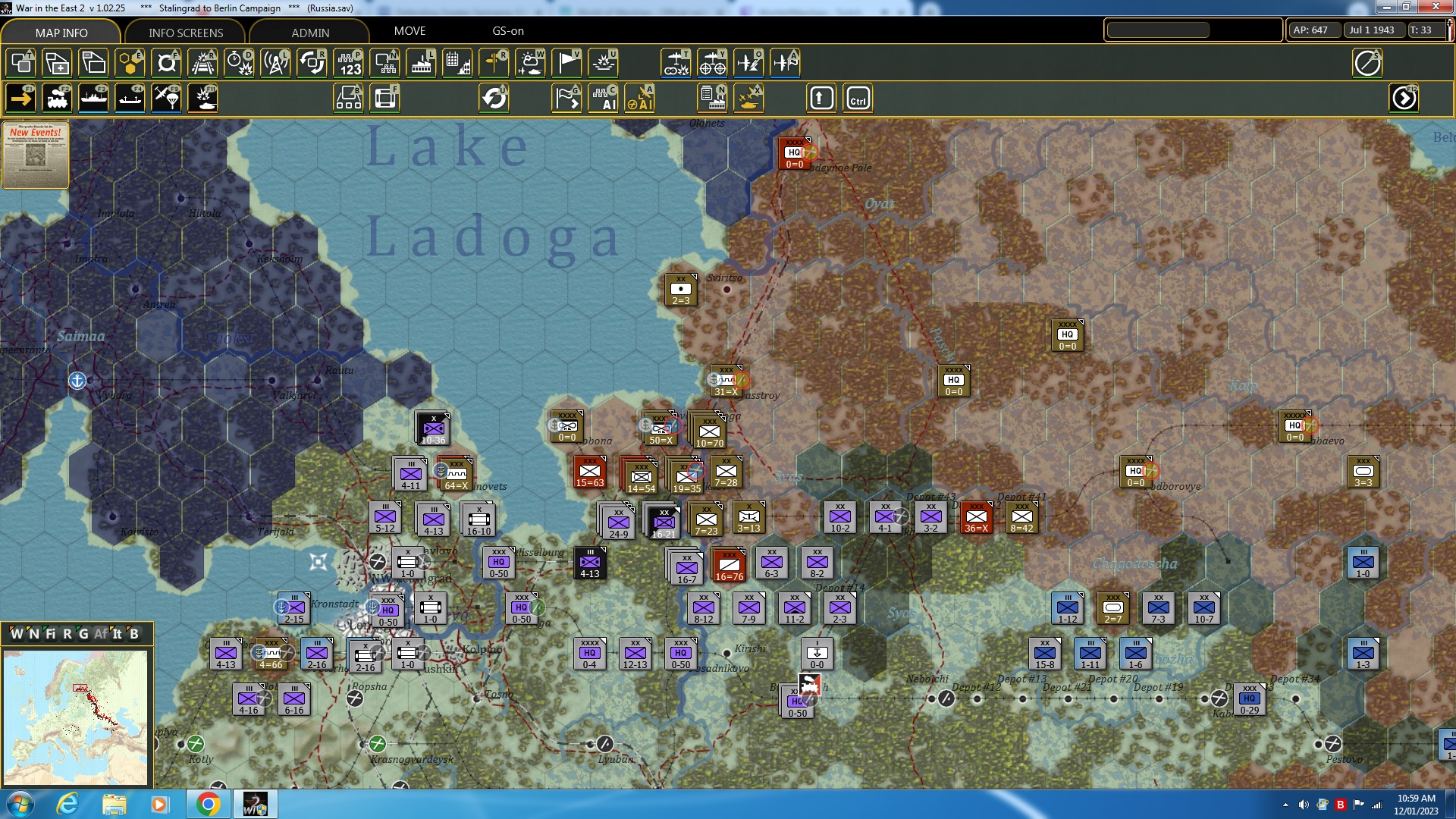1456x819 pixels.
Task: Switch to the INFO SCREENS tab
Action: coord(184,33)
